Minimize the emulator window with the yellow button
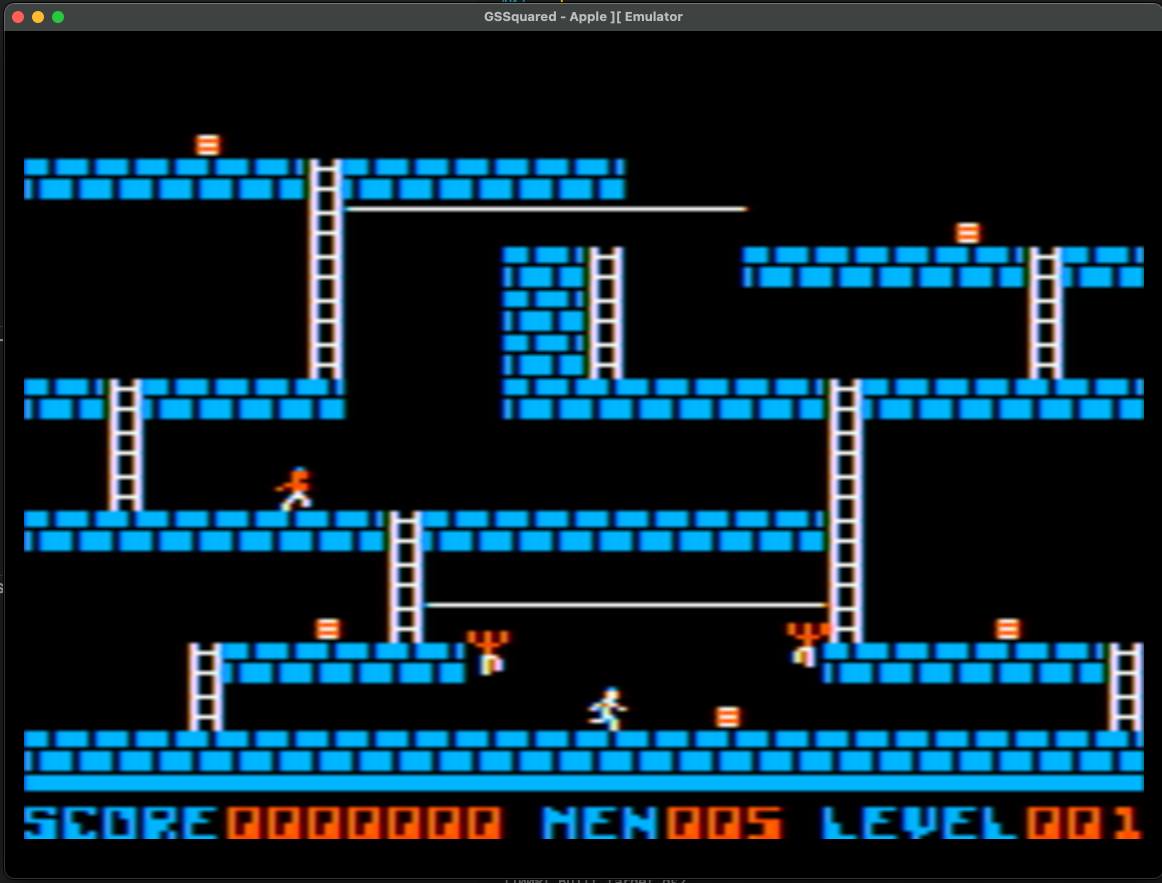Screen dimensions: 1162x883 click(x=38, y=17)
